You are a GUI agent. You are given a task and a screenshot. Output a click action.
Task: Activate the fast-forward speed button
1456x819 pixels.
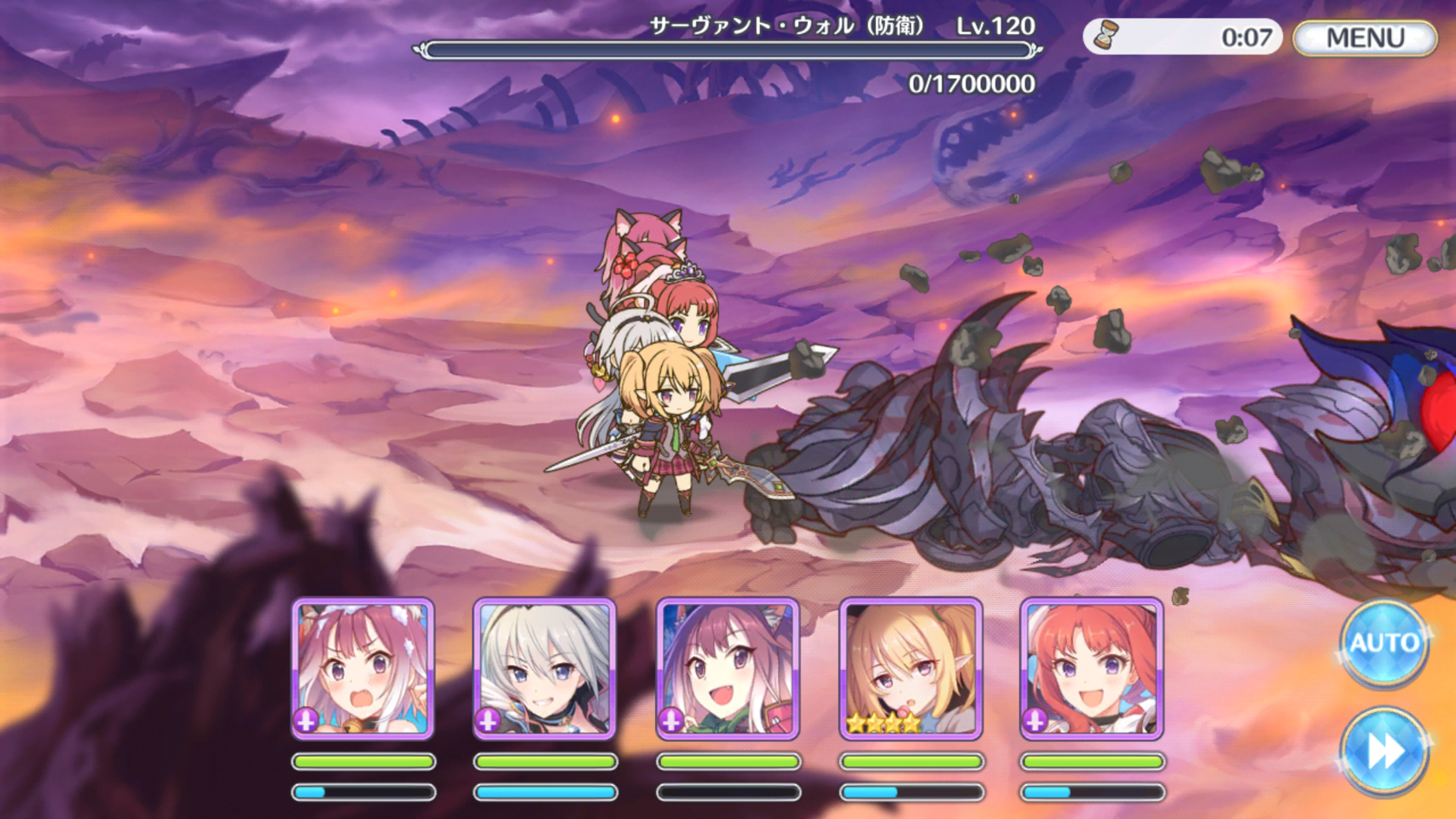coord(1383,751)
